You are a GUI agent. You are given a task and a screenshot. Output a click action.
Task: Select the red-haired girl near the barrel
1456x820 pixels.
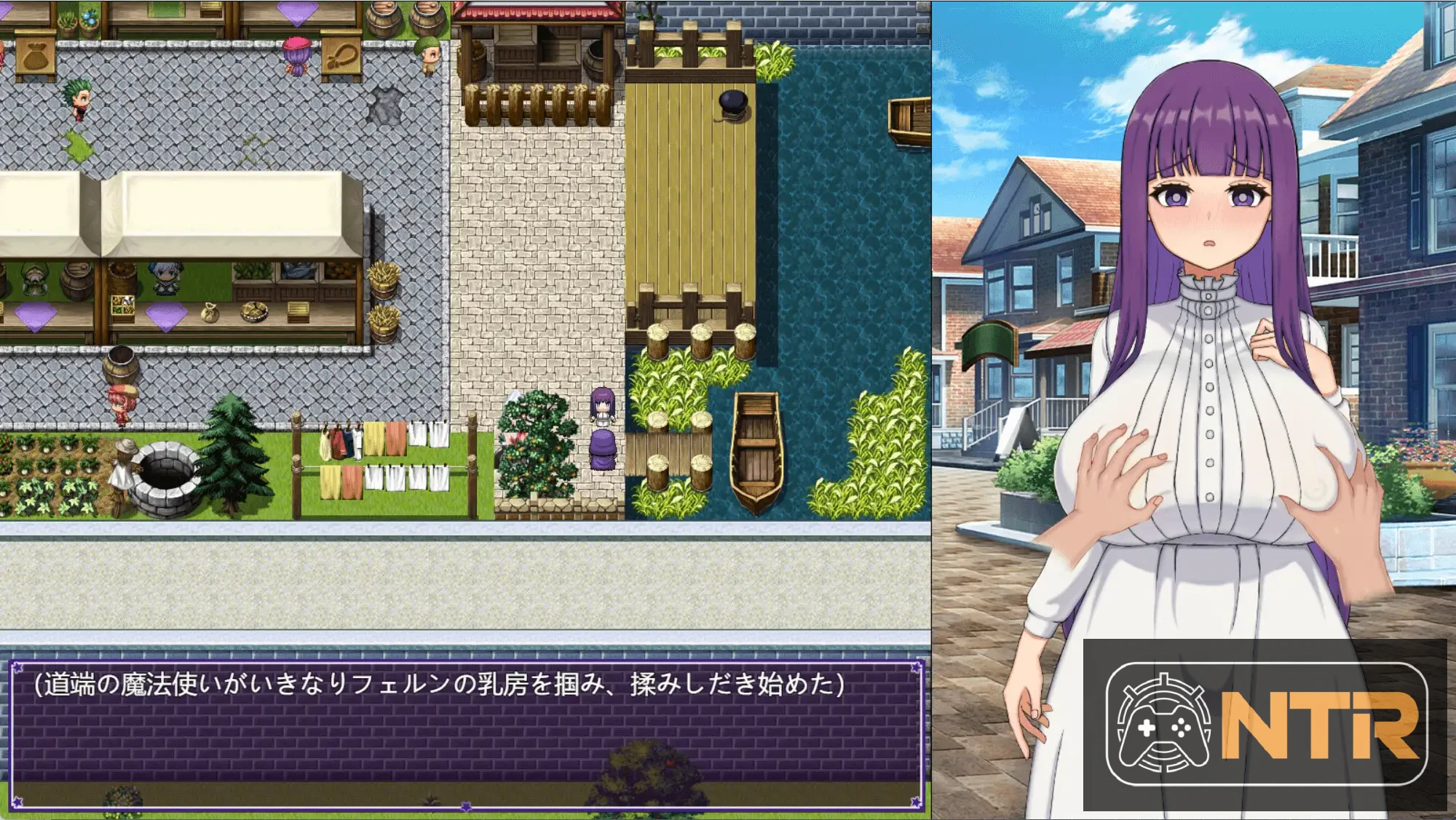(x=121, y=406)
